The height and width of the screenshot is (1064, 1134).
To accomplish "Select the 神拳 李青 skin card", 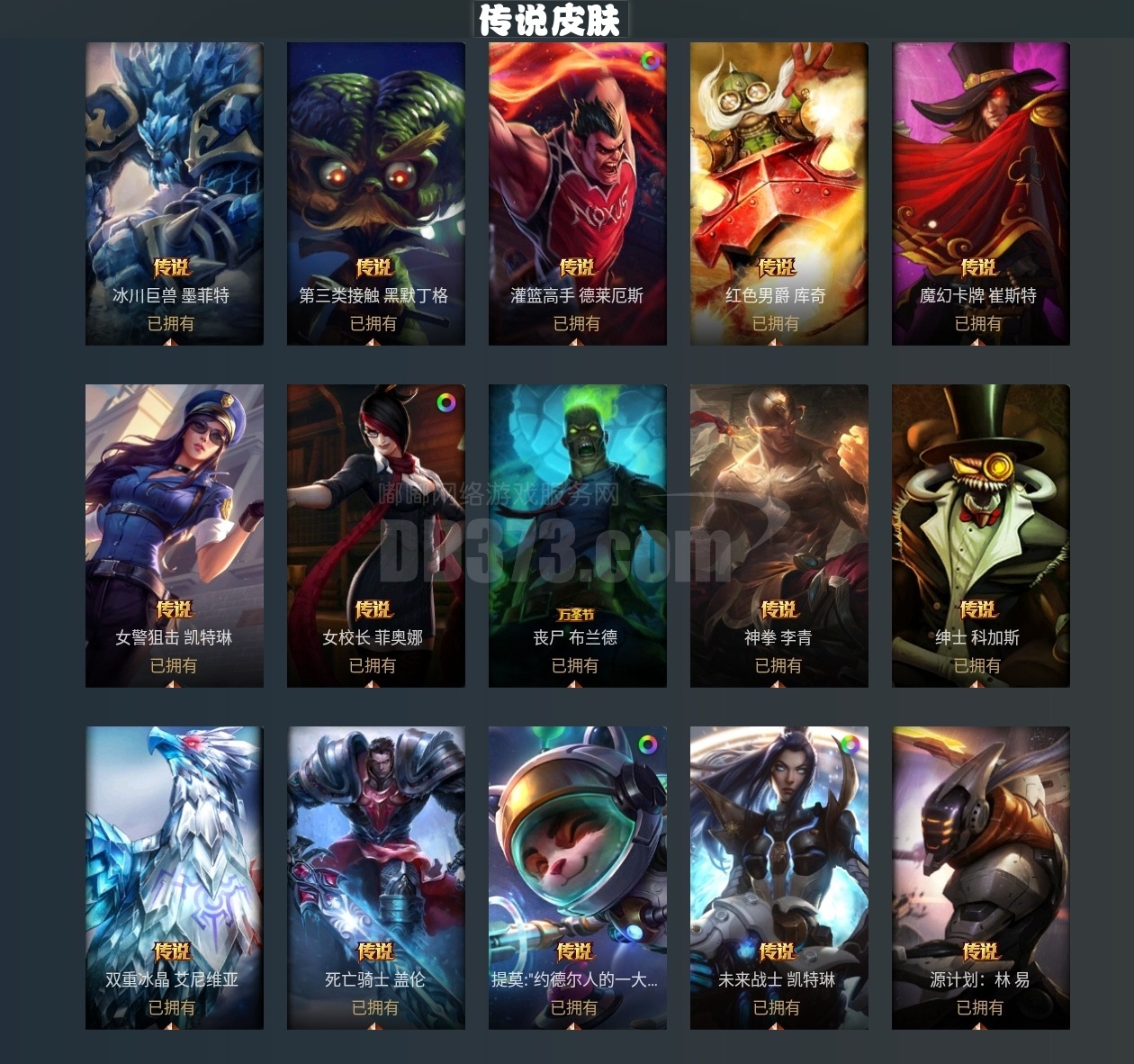I will pyautogui.click(x=778, y=536).
